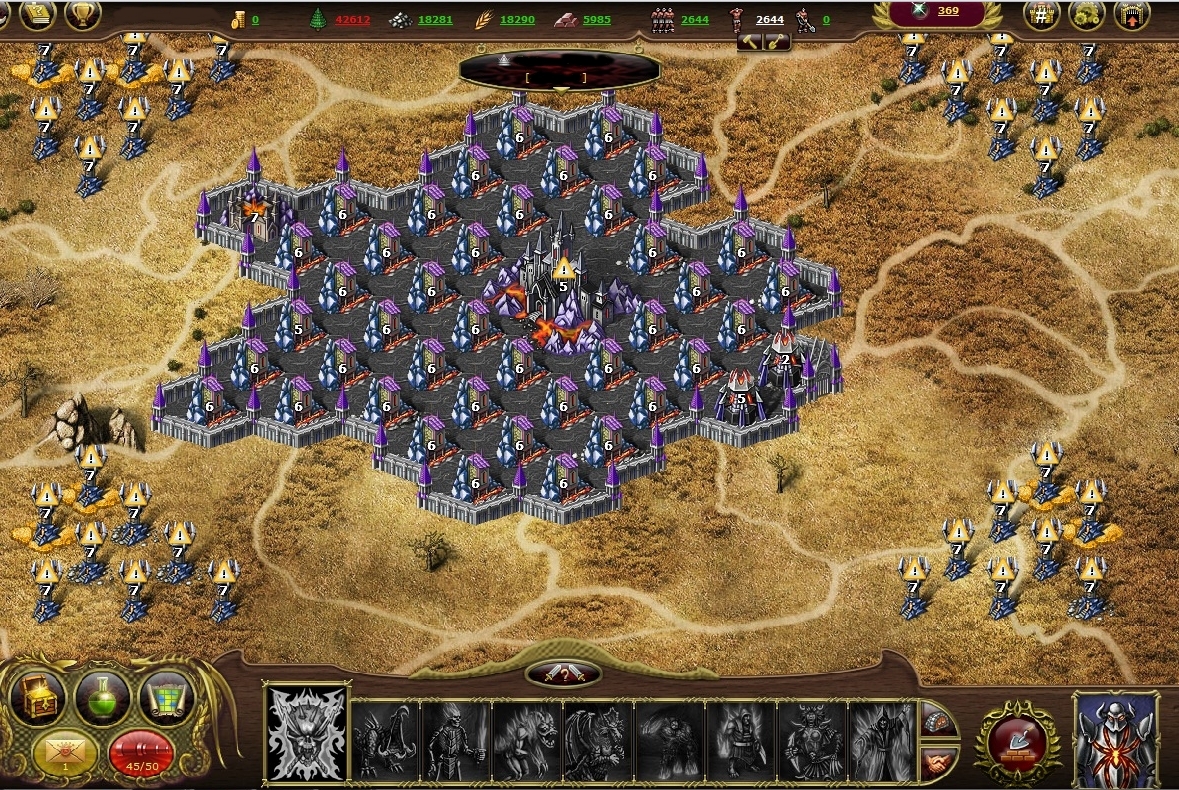
Task: Open the stone bridge icon button
Action: click(936, 720)
